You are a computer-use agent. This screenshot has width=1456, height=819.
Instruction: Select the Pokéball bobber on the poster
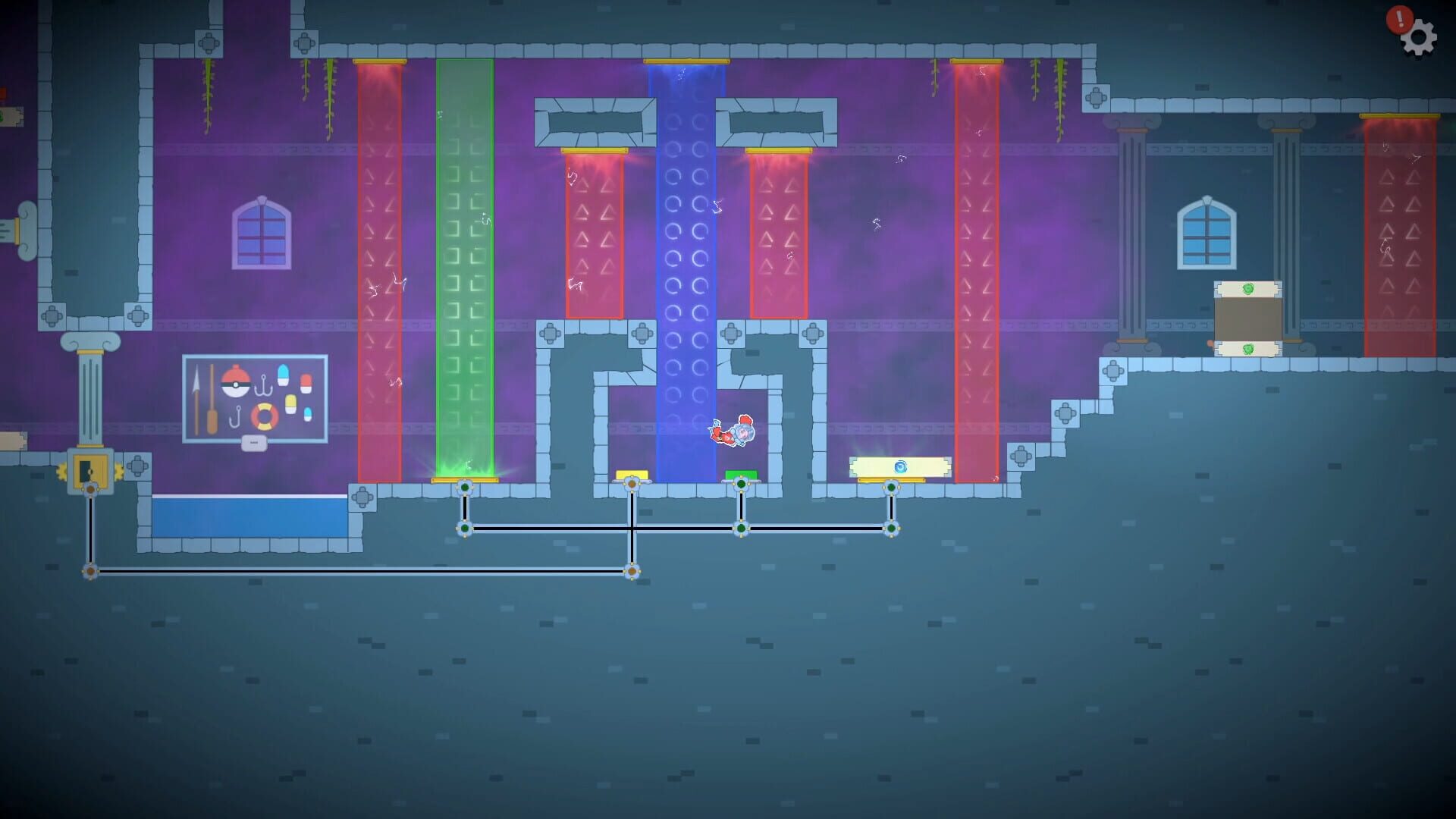pyautogui.click(x=236, y=384)
